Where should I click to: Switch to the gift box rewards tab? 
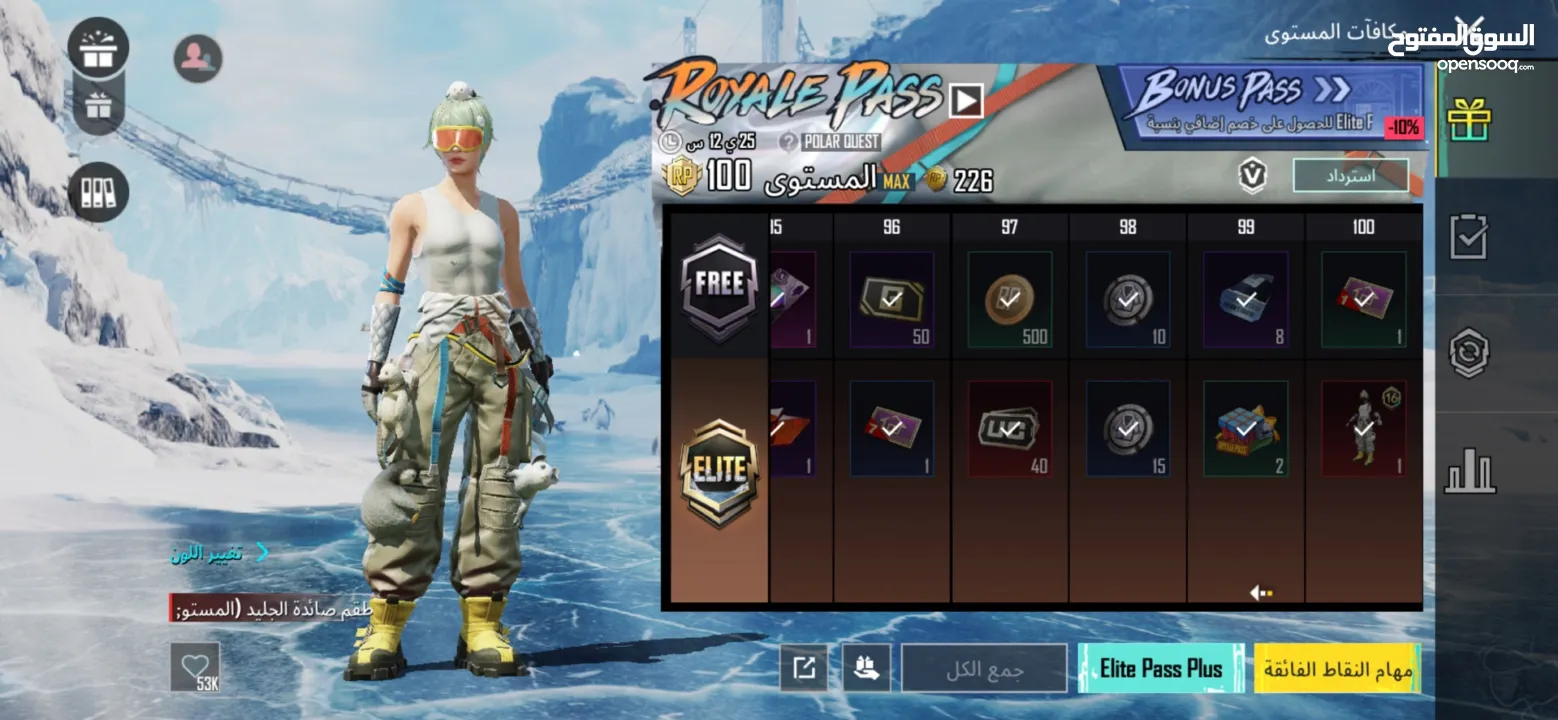(1468, 120)
